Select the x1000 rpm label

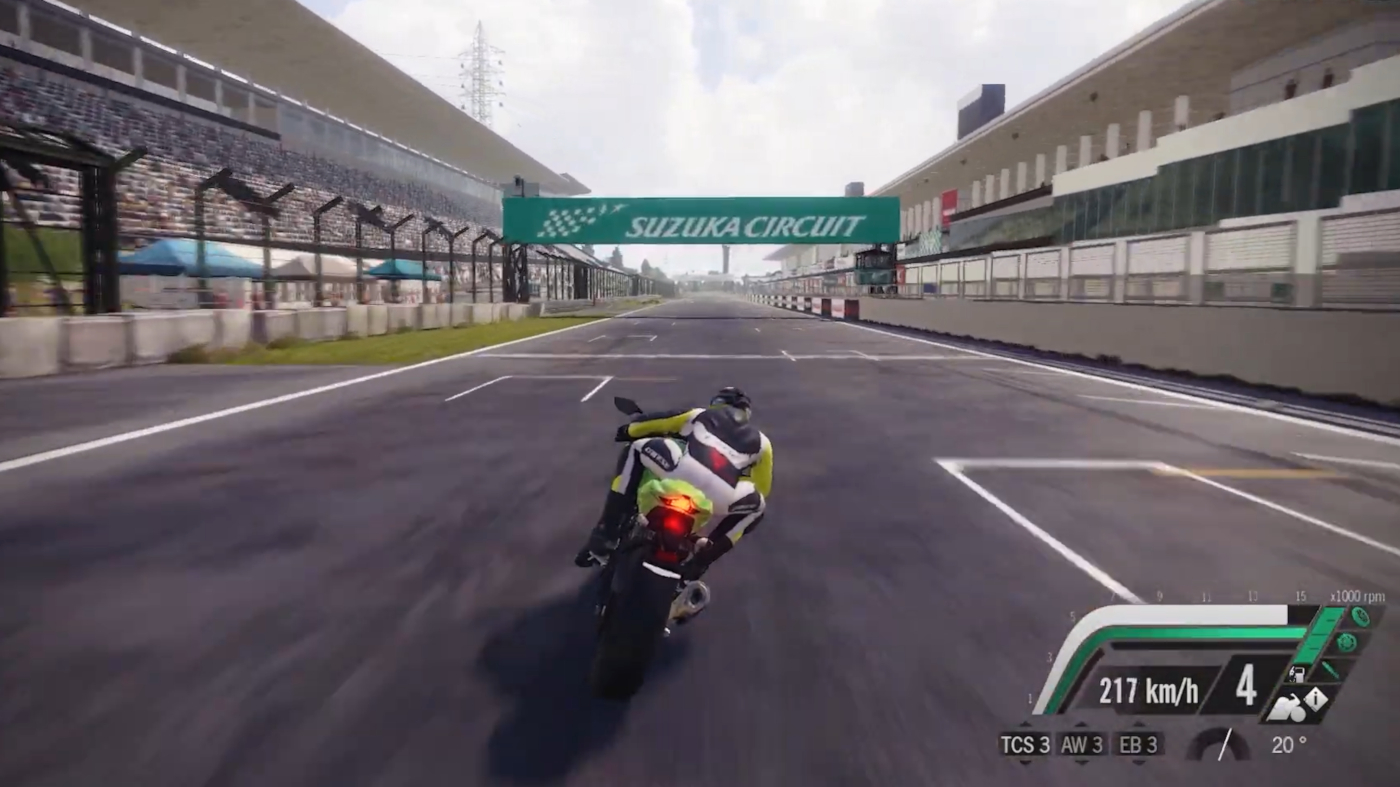[x=1356, y=596]
